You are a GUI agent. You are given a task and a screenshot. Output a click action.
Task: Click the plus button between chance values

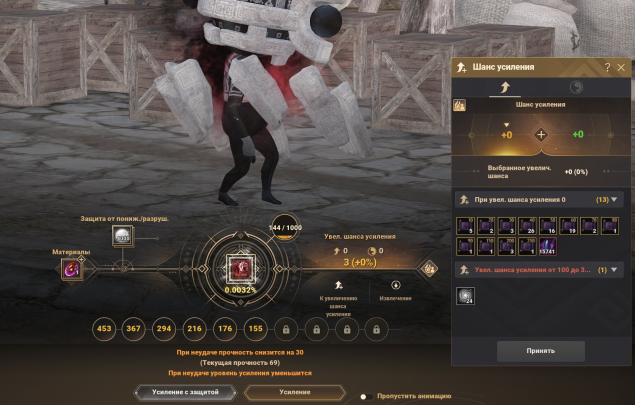pos(541,134)
